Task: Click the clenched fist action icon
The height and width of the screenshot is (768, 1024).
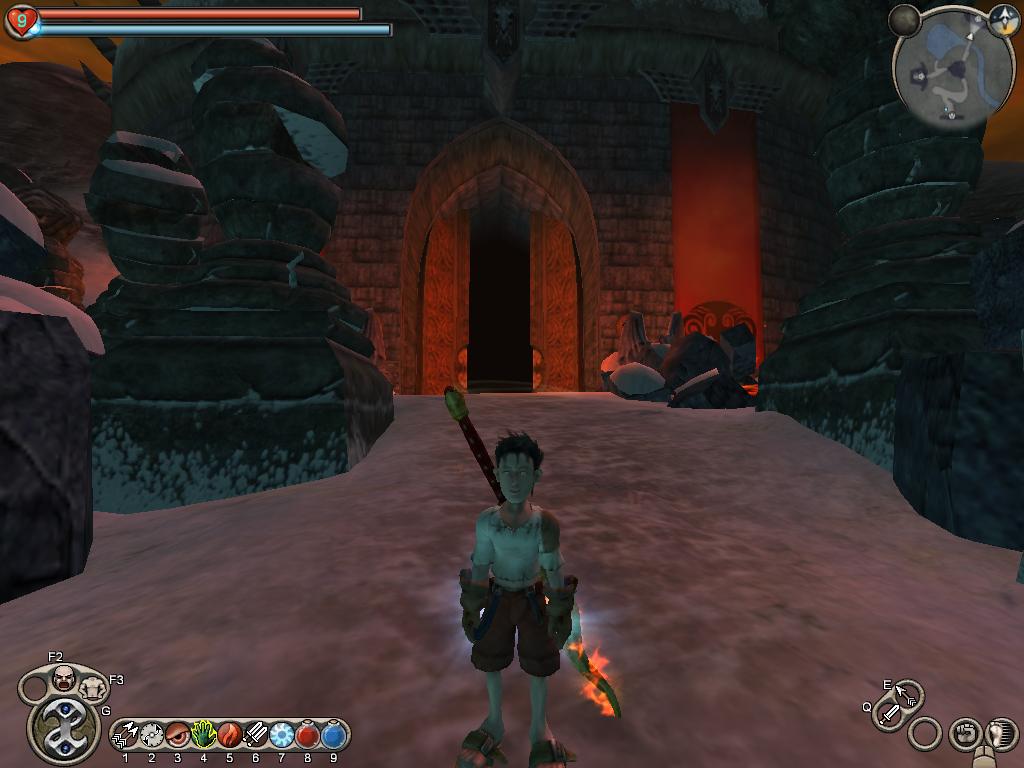Action: [965, 735]
